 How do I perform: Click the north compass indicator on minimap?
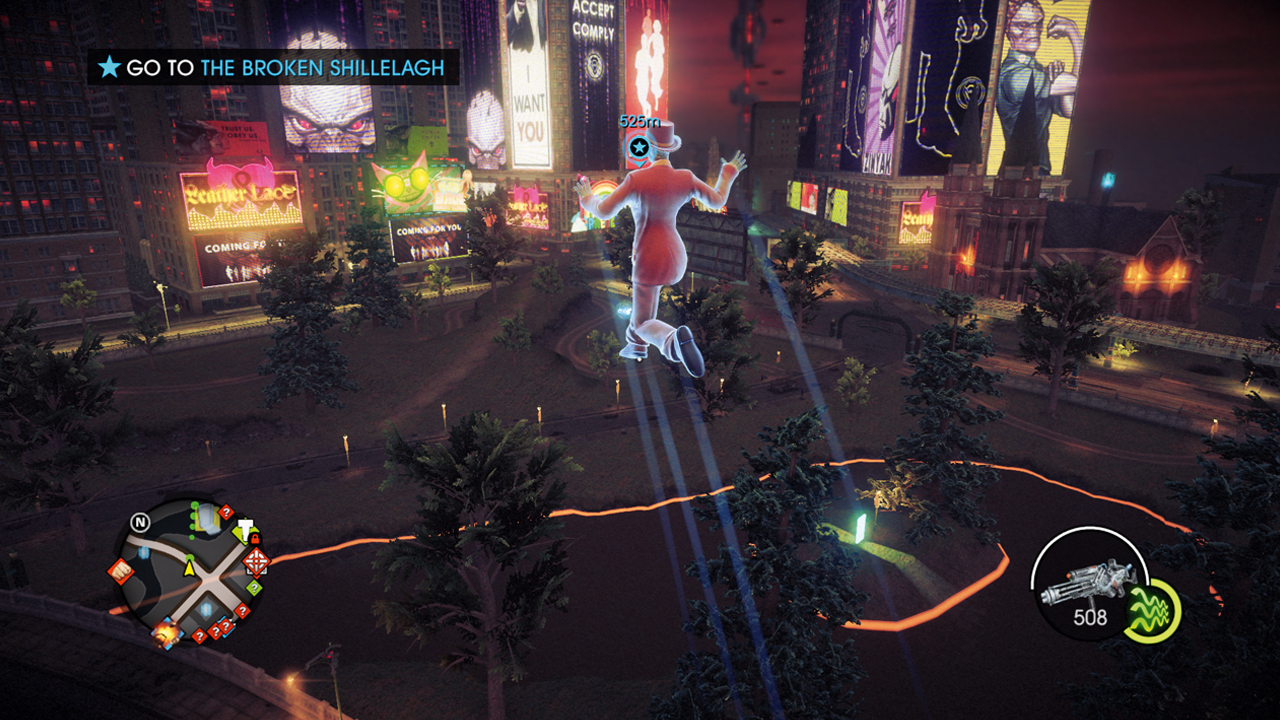click(140, 522)
